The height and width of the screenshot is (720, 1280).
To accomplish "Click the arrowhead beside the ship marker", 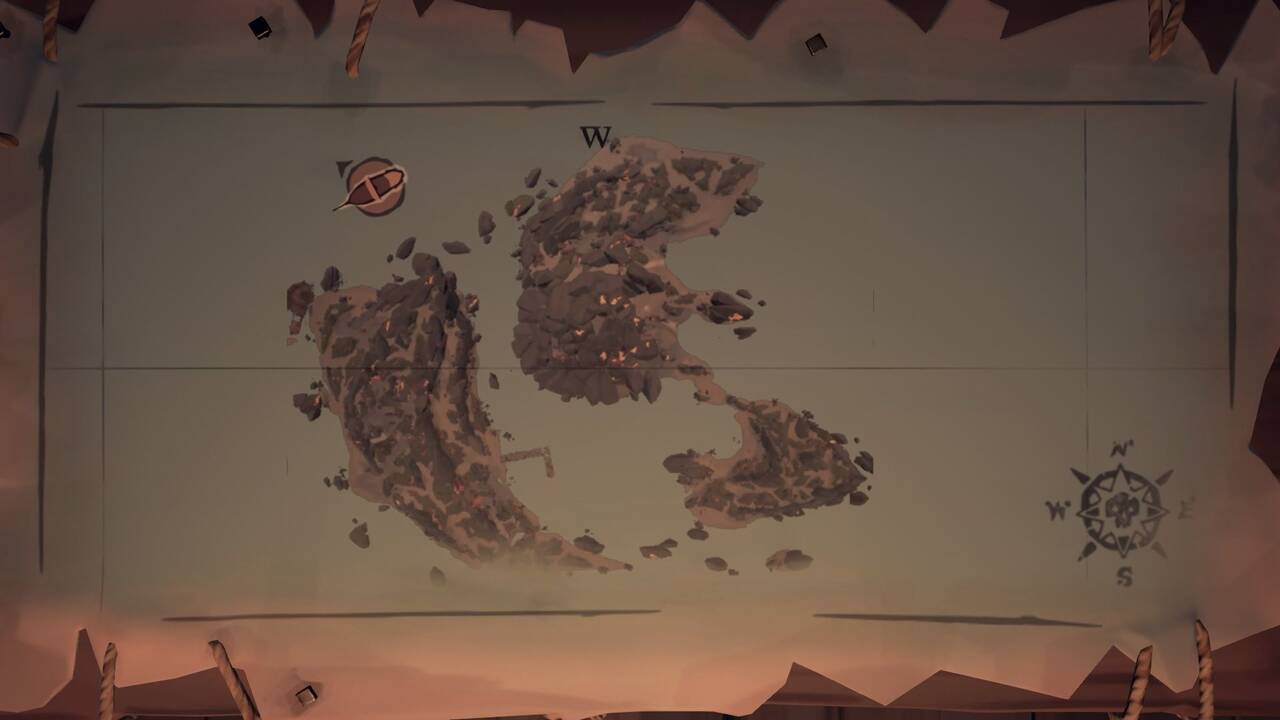I will coord(341,167).
